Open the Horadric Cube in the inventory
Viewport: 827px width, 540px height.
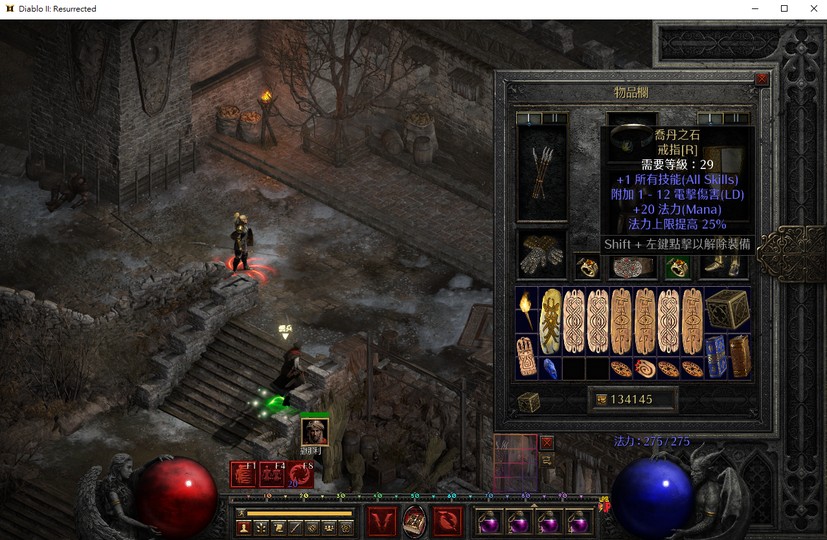click(x=726, y=310)
